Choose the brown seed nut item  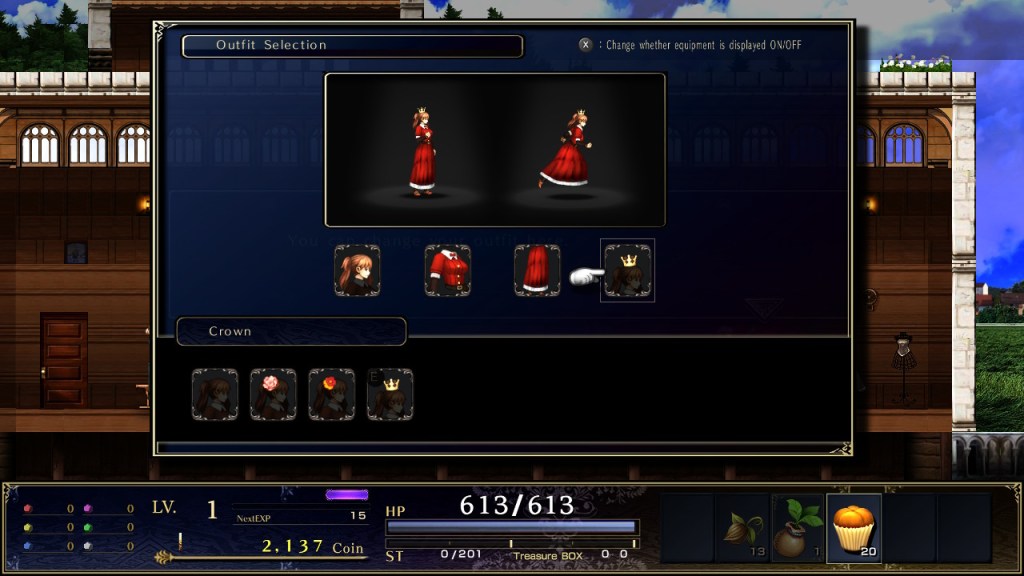(742, 527)
